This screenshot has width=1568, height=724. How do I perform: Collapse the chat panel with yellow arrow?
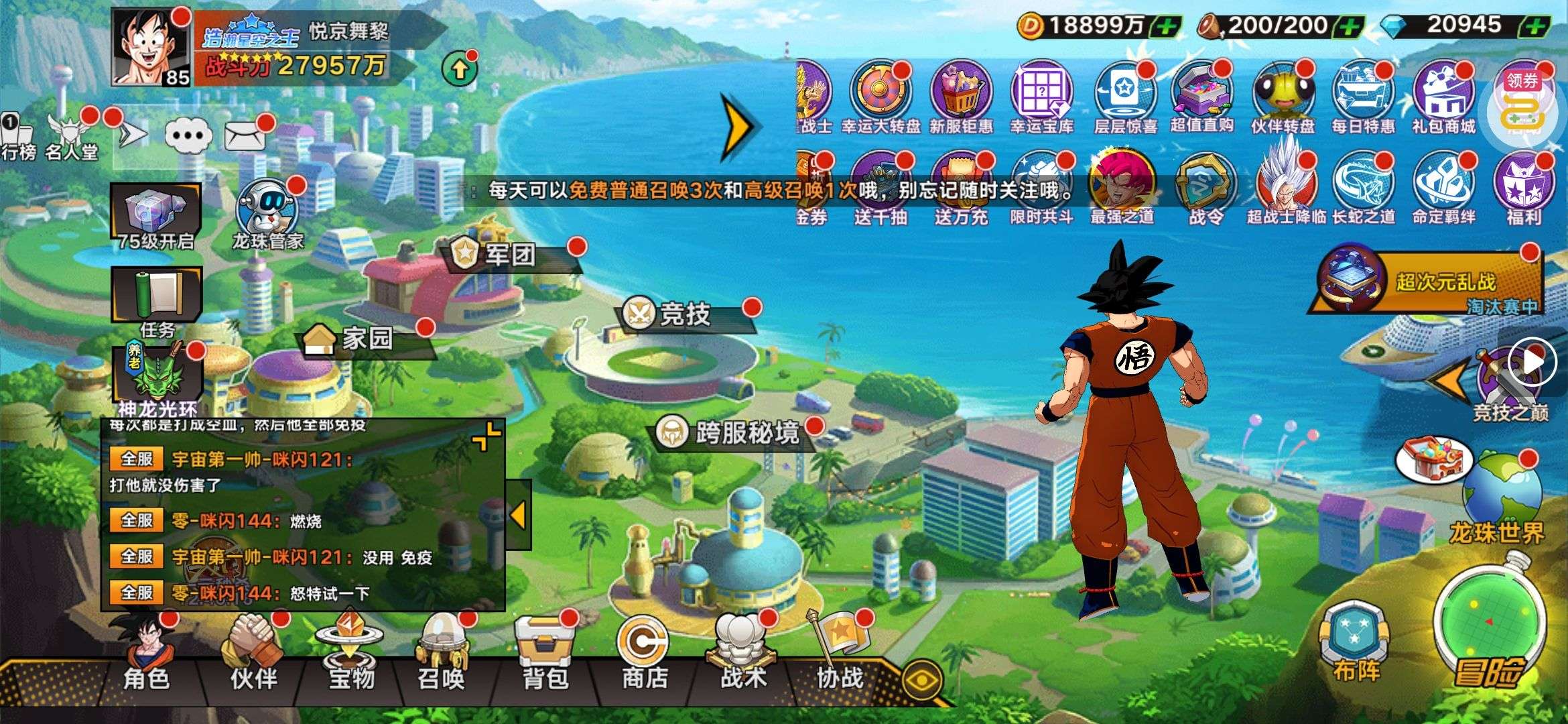pyautogui.click(x=517, y=515)
